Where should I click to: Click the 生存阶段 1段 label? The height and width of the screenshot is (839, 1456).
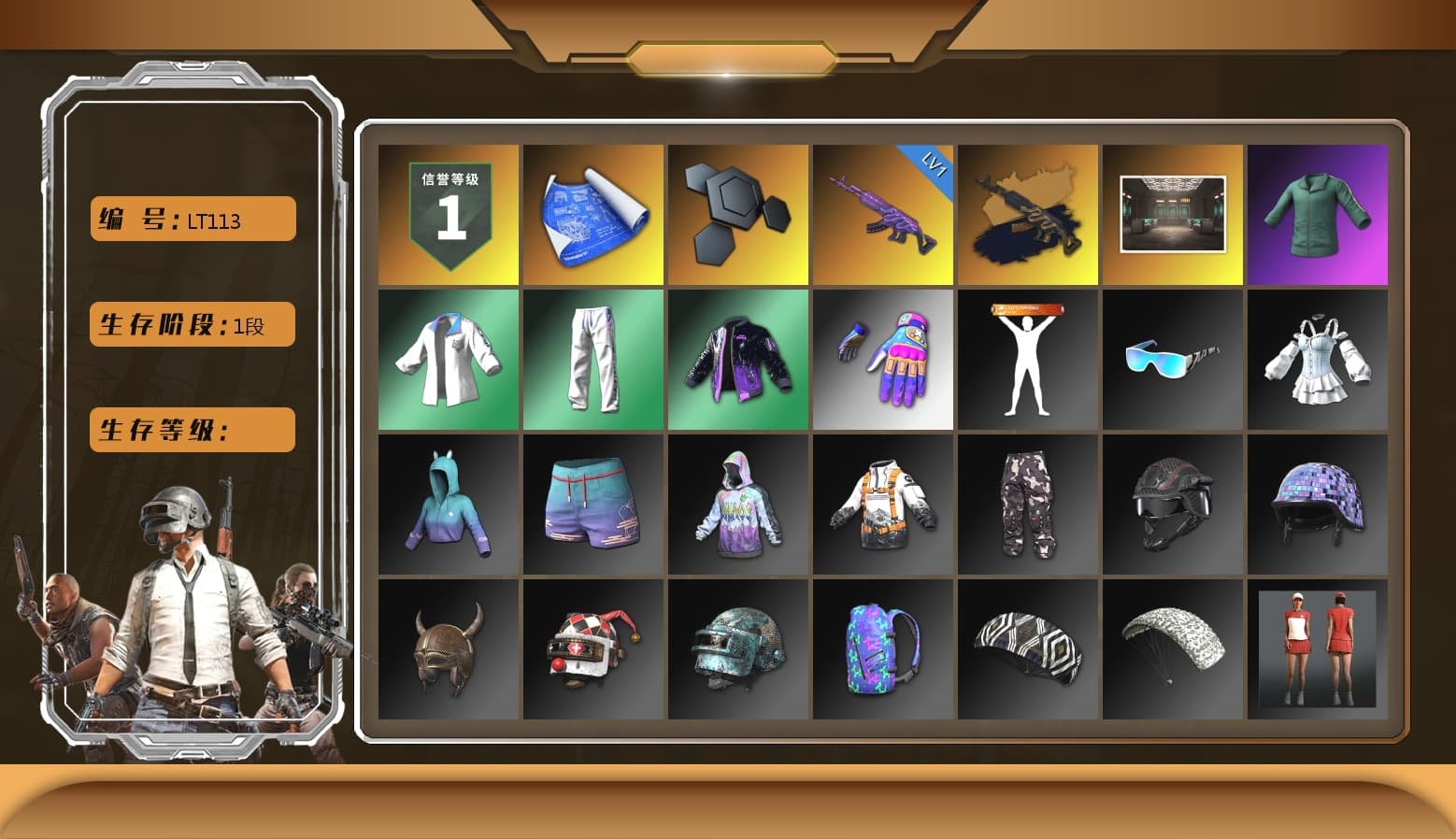tap(191, 324)
